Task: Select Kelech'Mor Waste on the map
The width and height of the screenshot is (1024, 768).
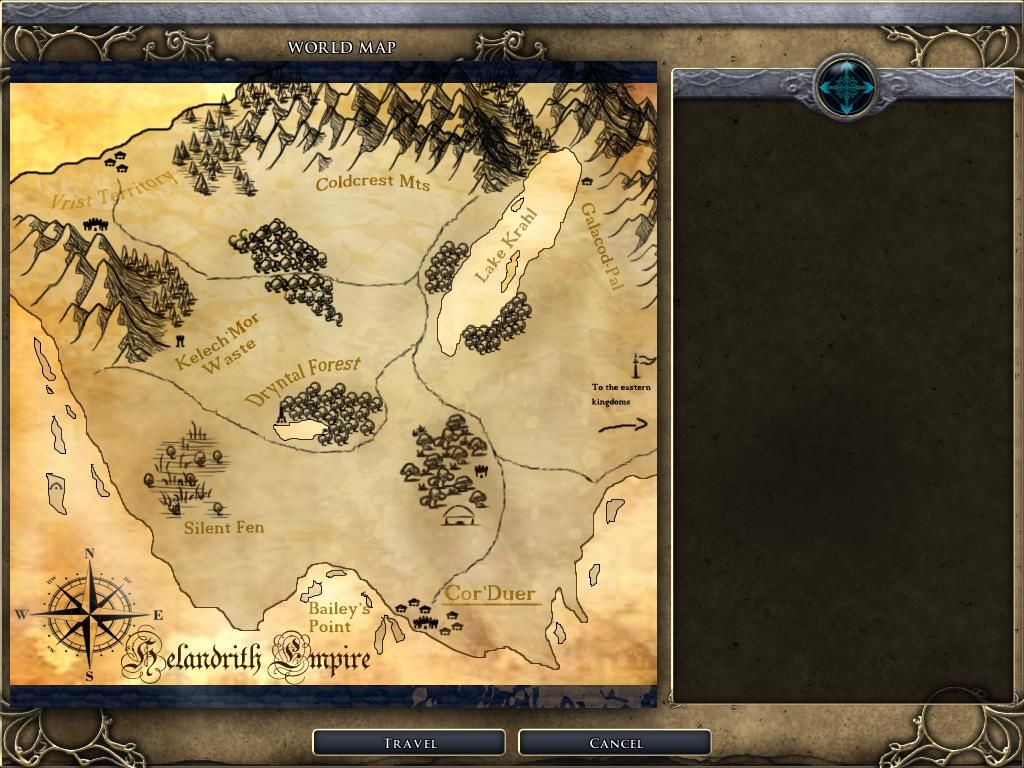Action: (219, 342)
